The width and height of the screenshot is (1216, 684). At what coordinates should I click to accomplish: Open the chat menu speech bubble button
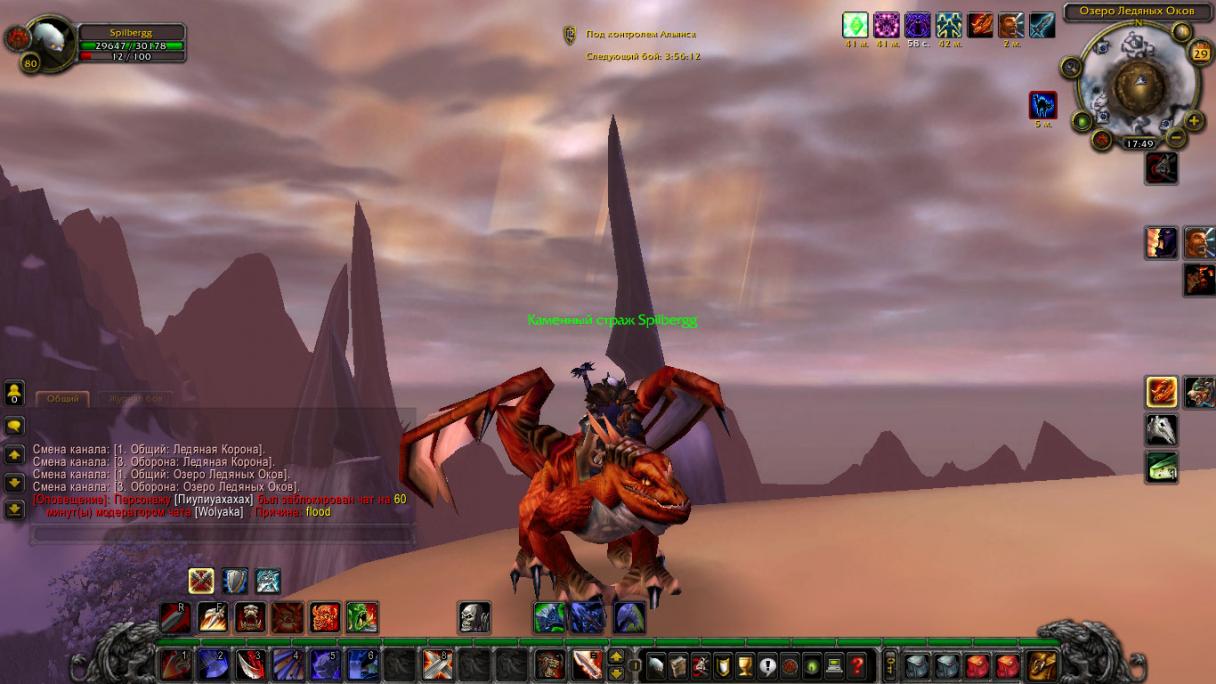14,426
